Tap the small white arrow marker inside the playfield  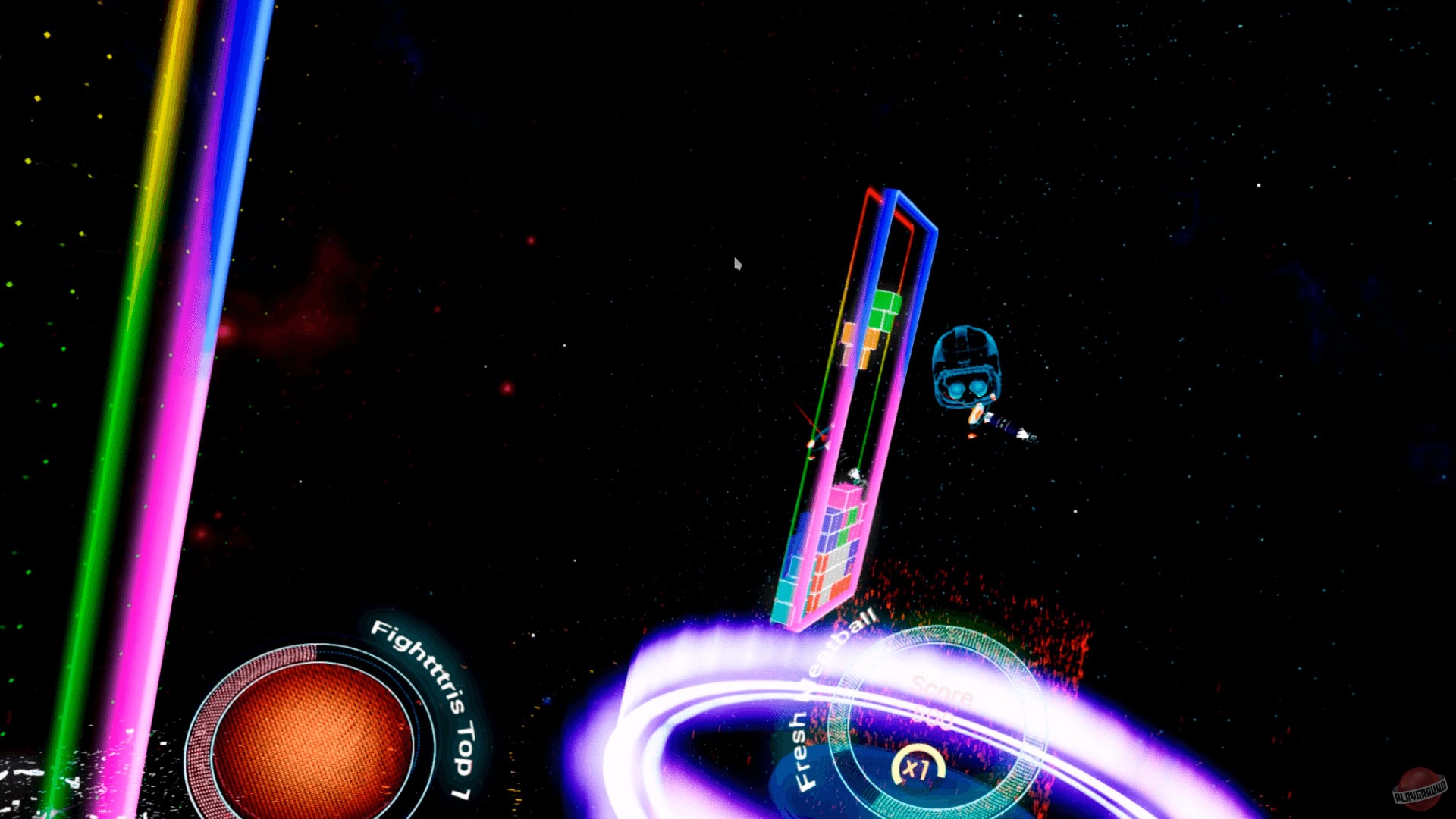(x=855, y=475)
